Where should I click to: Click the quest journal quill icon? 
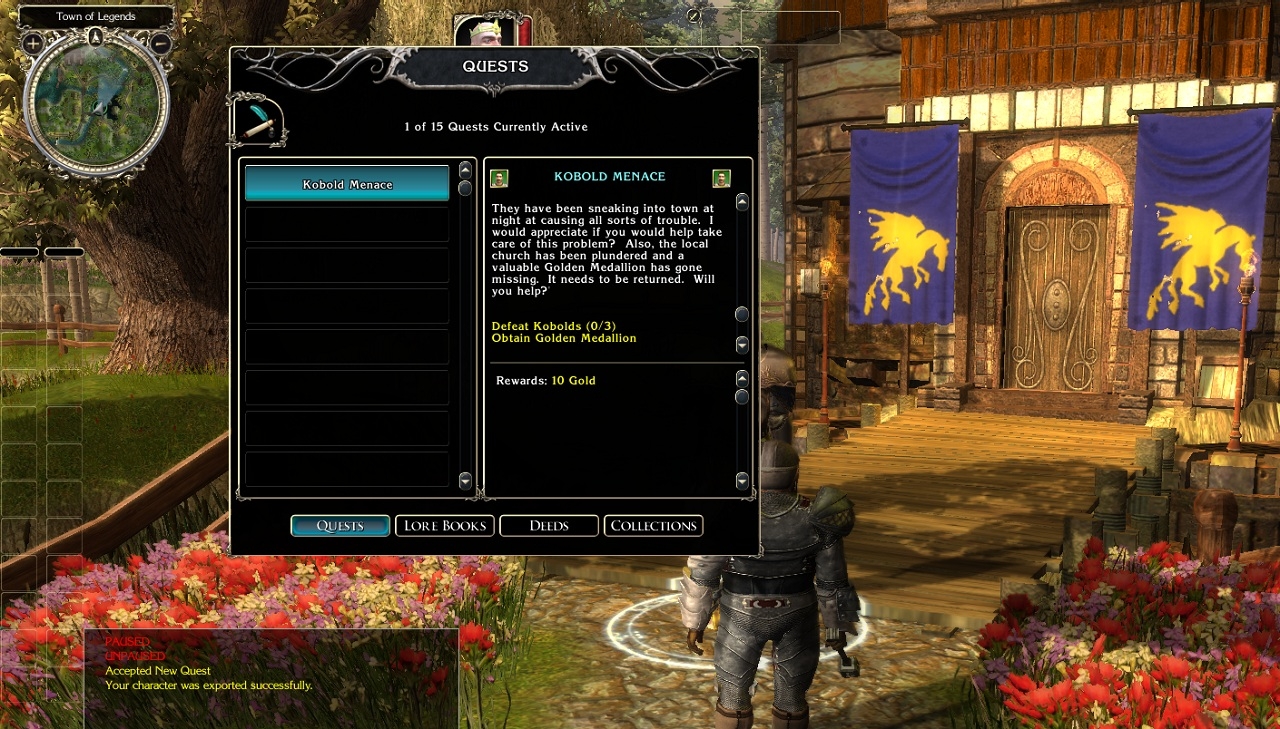[258, 121]
